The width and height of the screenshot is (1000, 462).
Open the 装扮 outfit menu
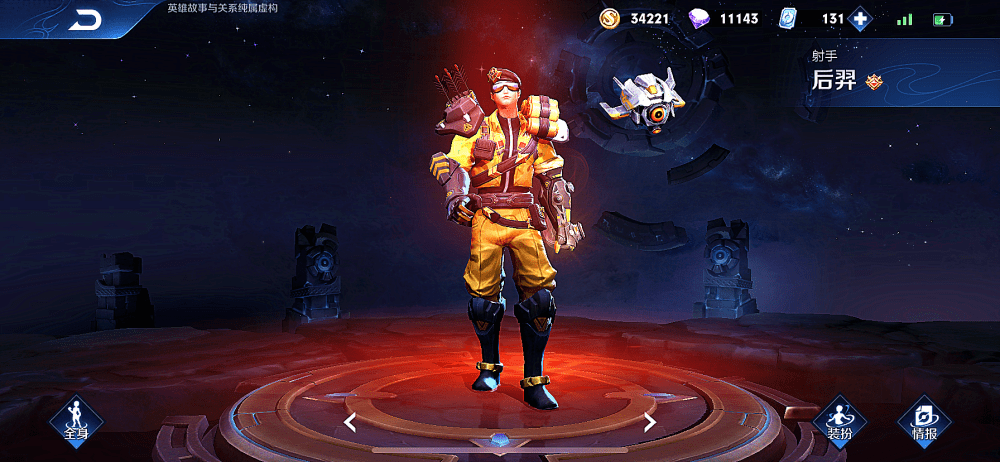click(x=839, y=421)
